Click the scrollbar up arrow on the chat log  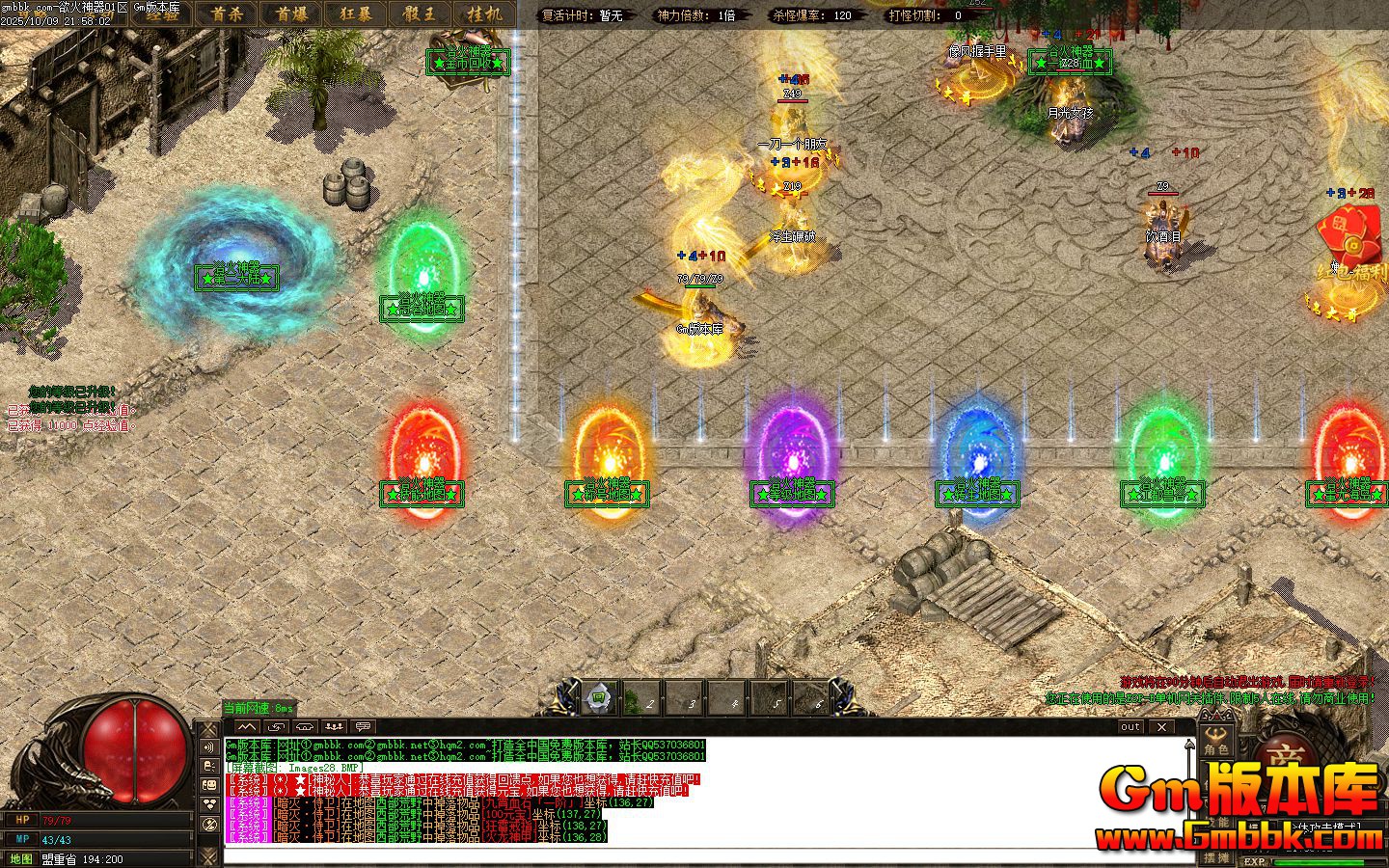1191,745
